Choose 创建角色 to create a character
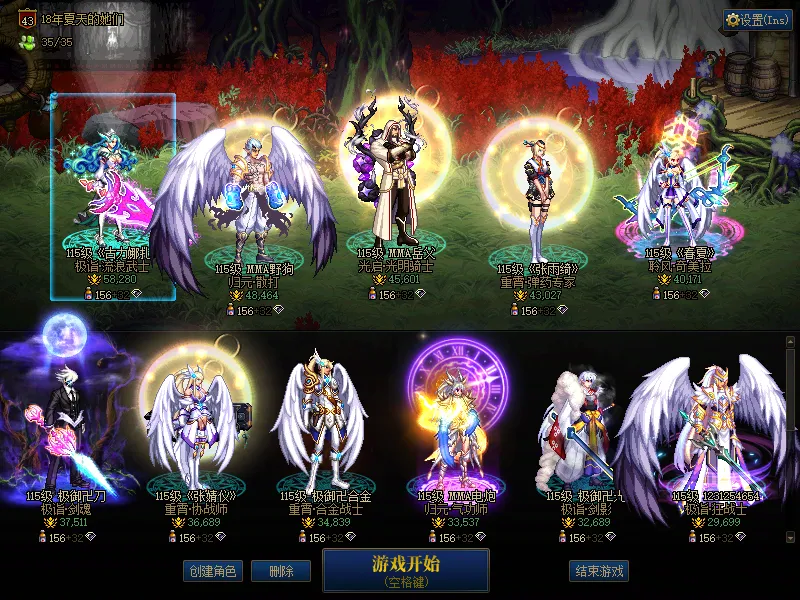This screenshot has width=800, height=600. 212,571
